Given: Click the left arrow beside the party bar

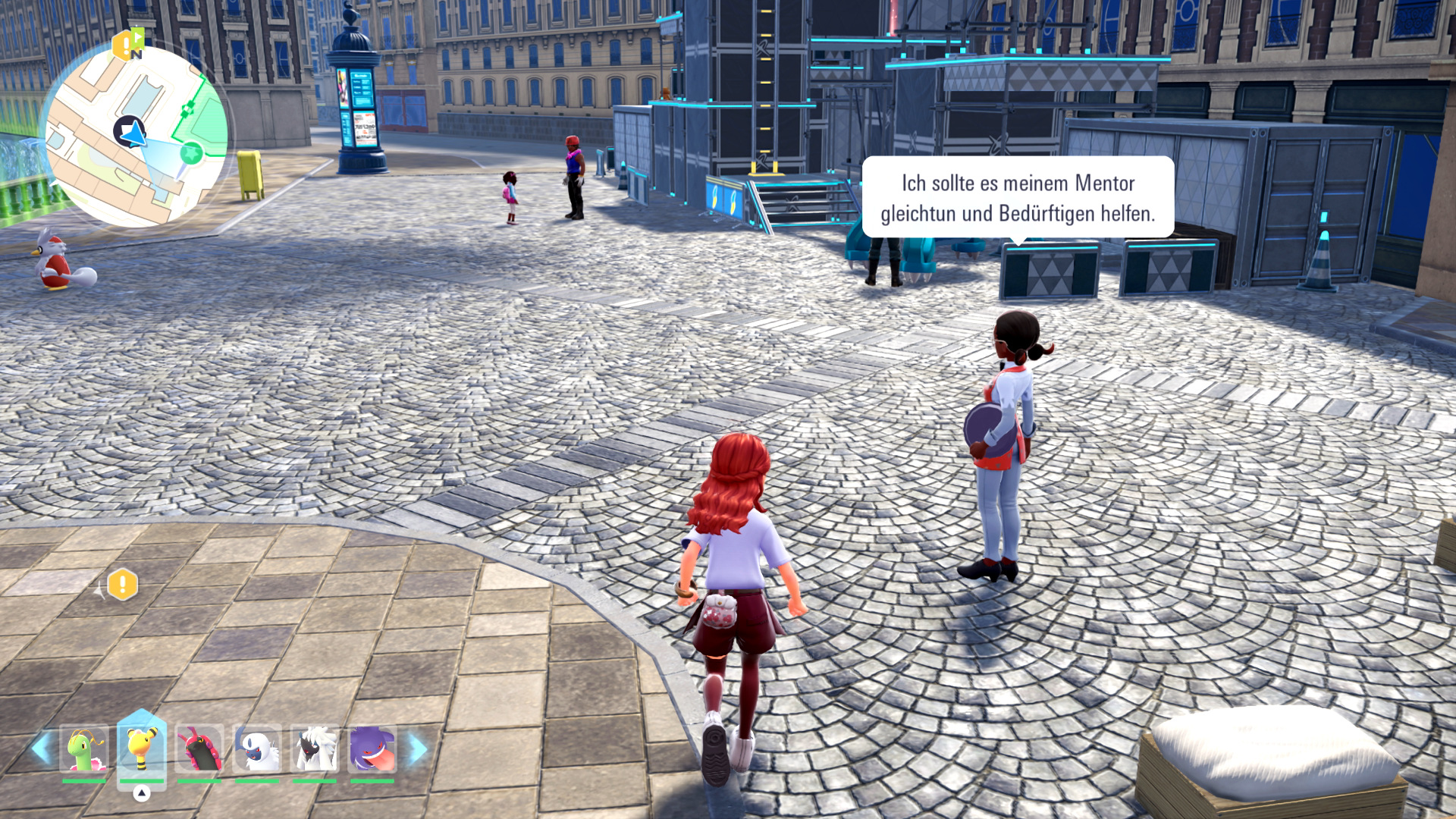Looking at the screenshot, I should coord(41,749).
